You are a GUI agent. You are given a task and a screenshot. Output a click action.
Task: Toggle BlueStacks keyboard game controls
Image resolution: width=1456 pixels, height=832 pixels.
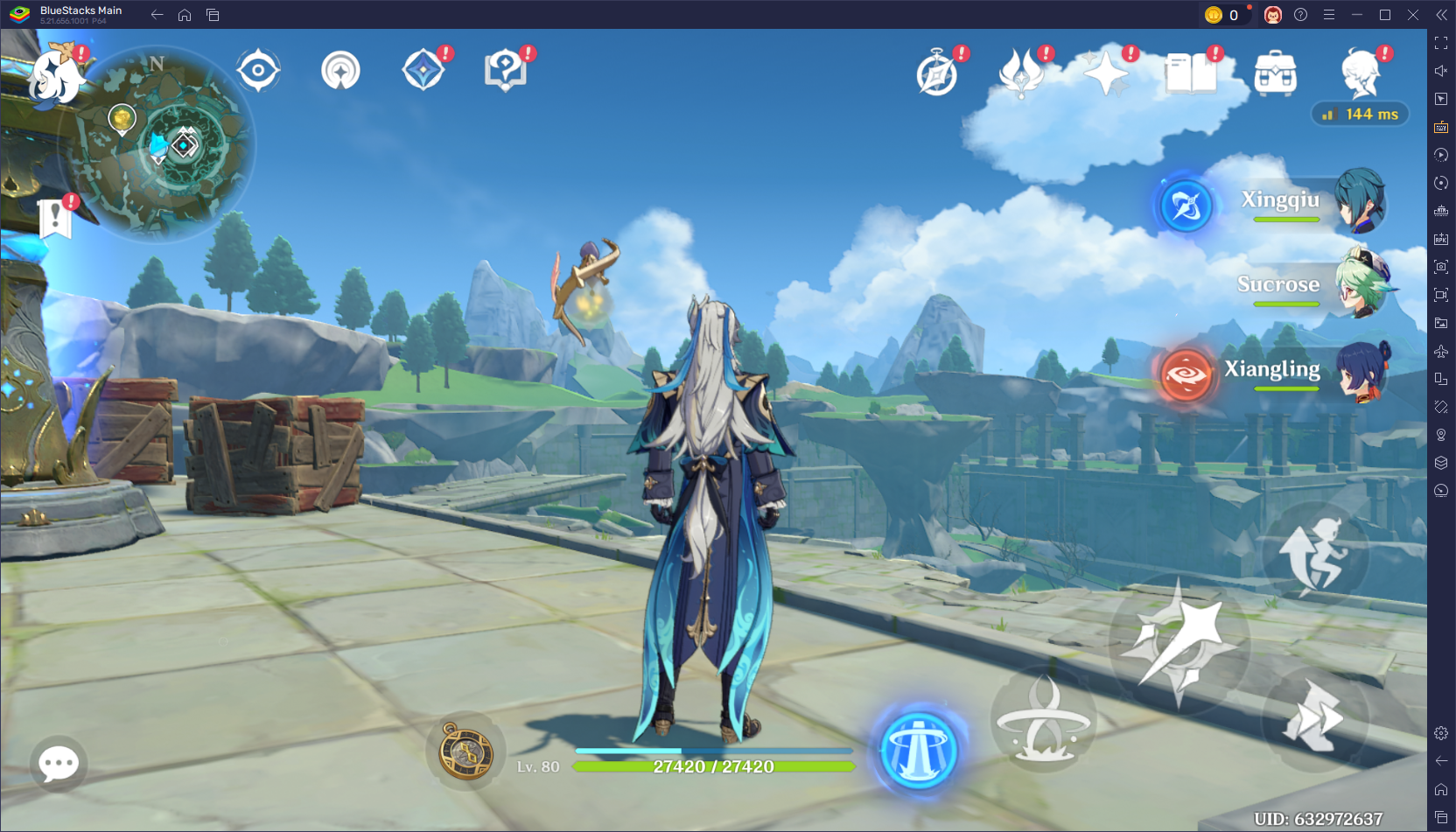[1440, 127]
